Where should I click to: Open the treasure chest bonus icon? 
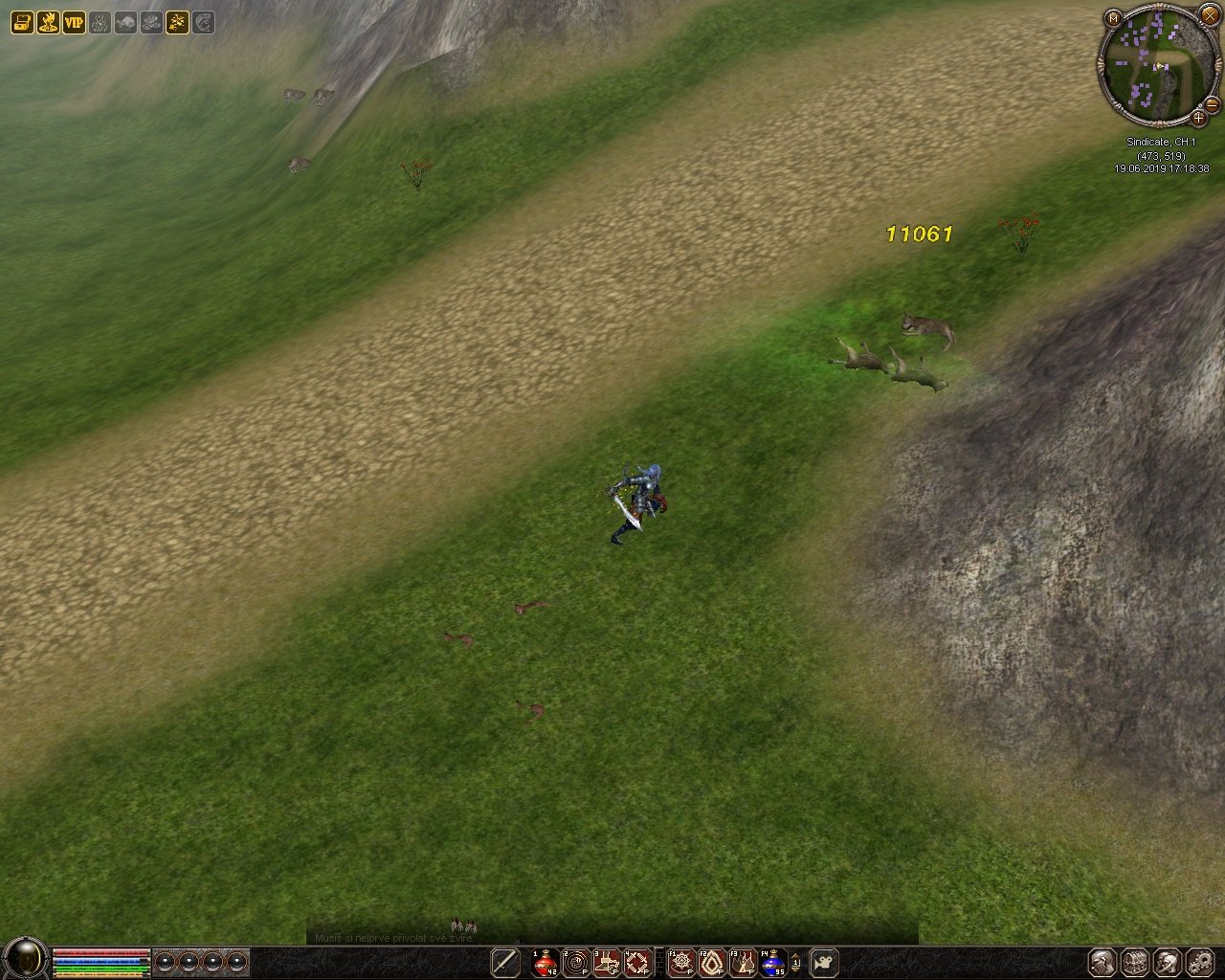tap(22, 22)
